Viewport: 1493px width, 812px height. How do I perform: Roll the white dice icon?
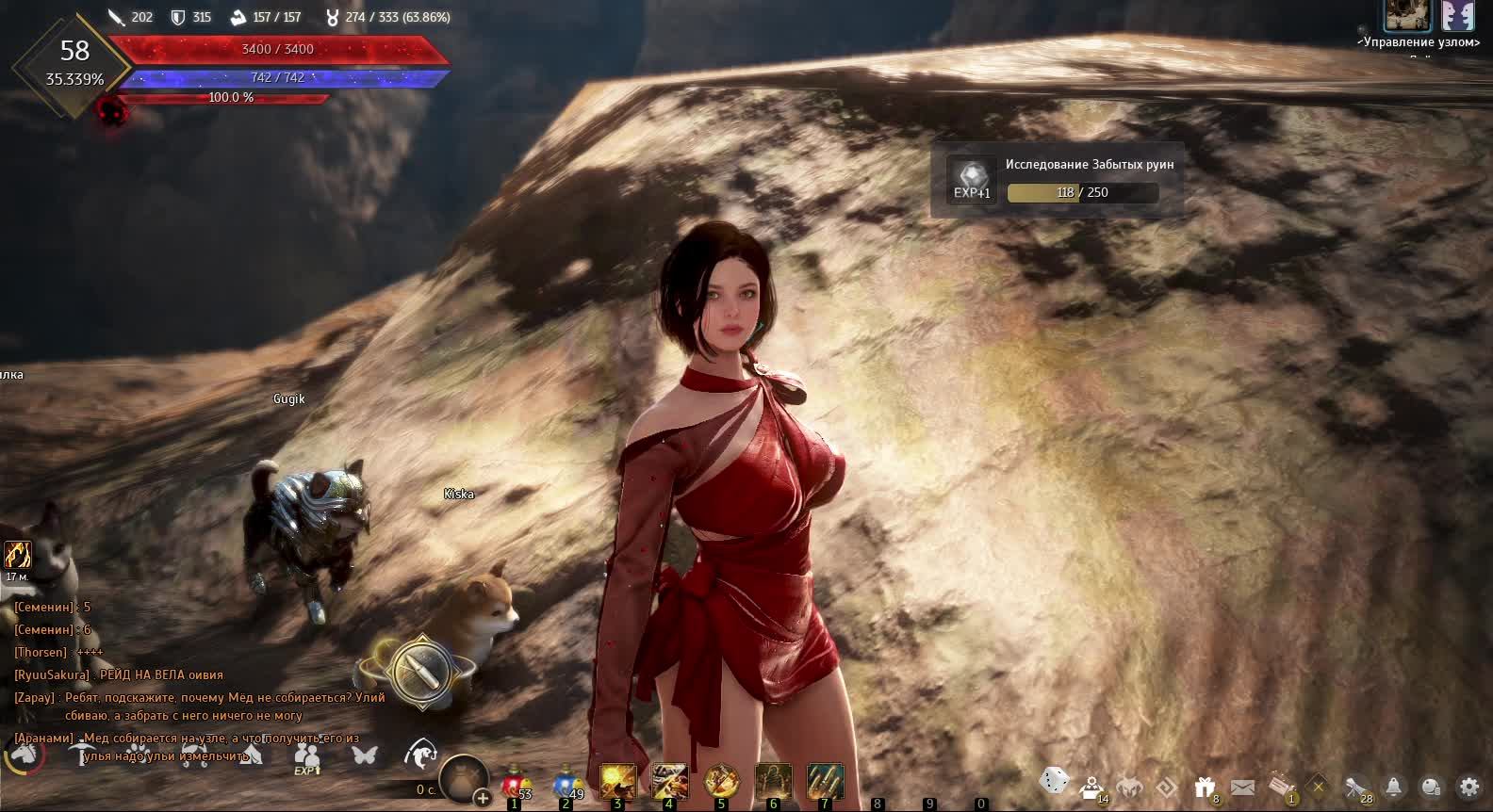[1053, 781]
